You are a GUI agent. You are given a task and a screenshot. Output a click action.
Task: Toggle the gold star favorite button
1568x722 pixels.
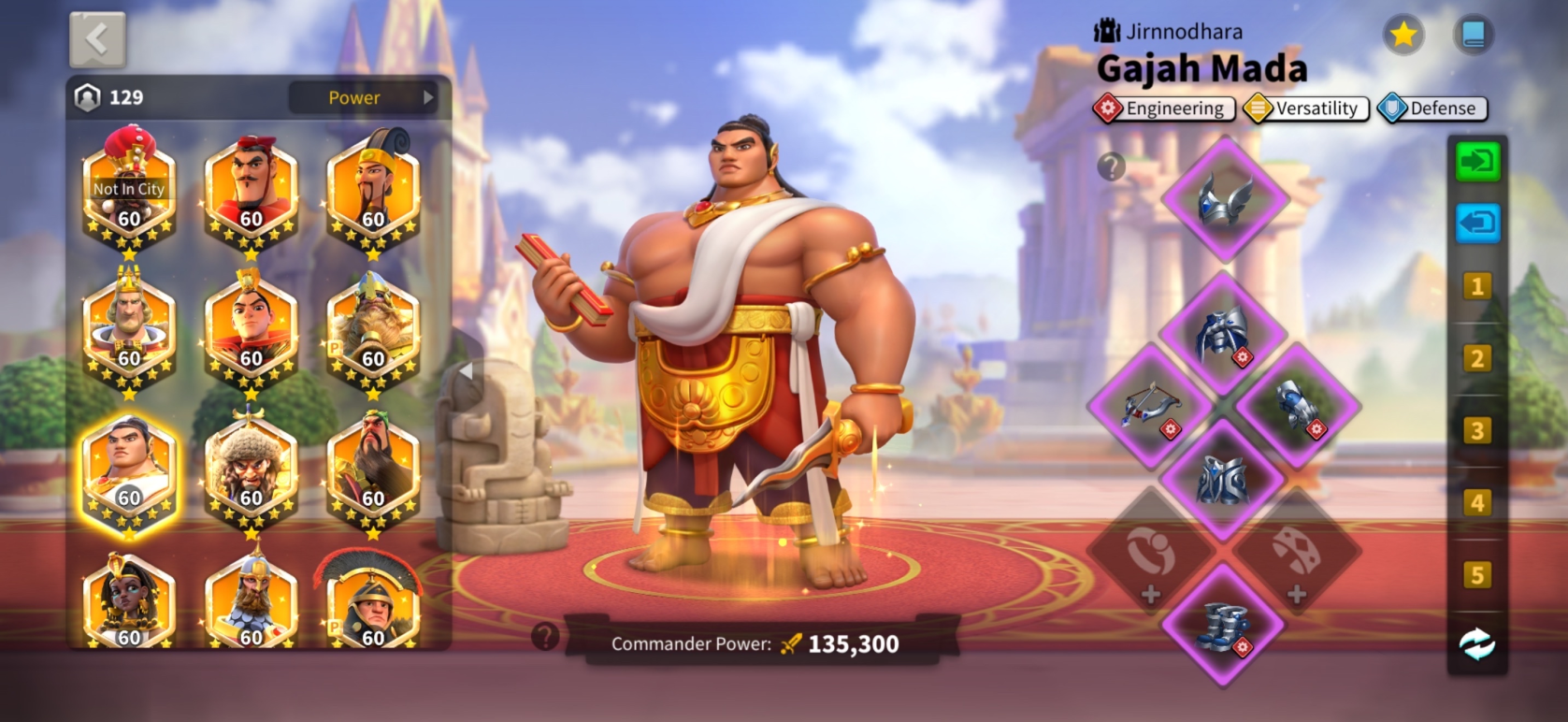(1403, 36)
